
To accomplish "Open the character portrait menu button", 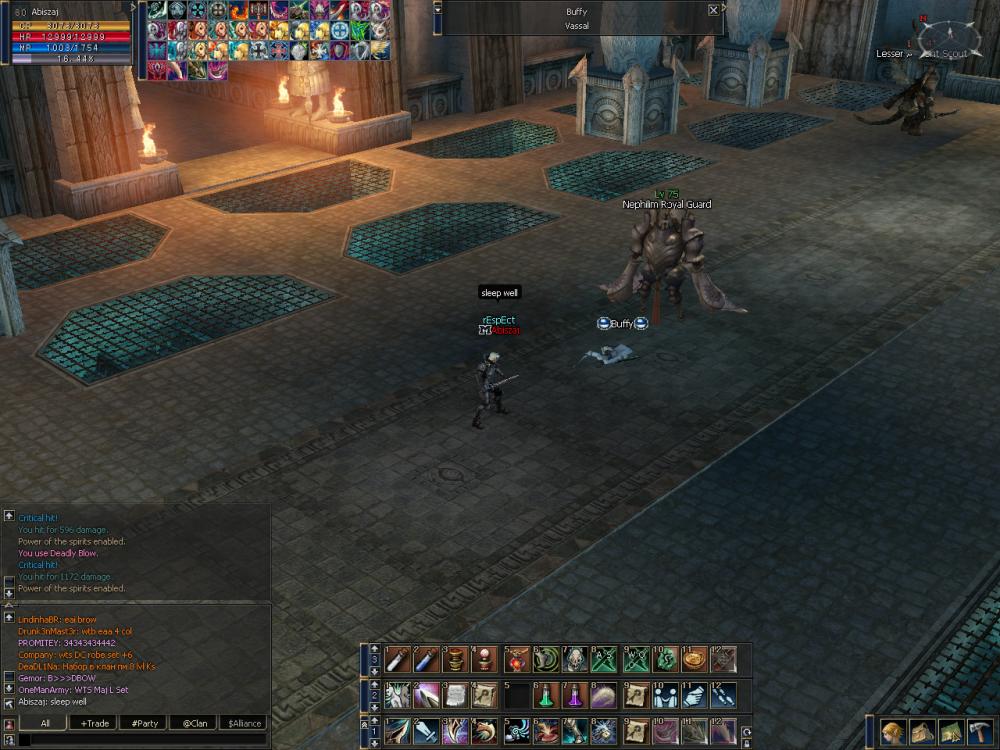I will click(x=893, y=732).
